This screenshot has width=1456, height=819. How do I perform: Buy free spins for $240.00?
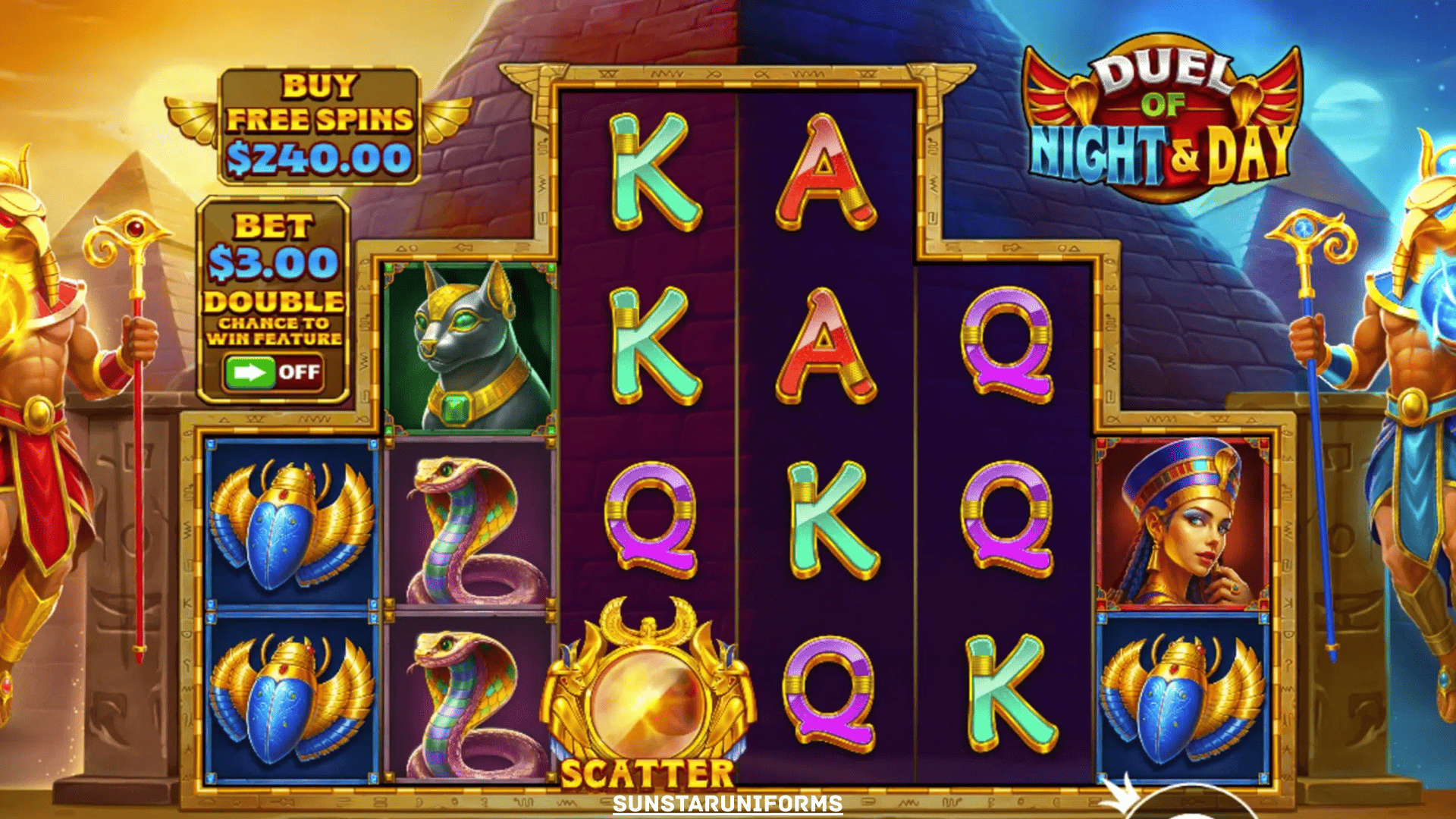318,127
